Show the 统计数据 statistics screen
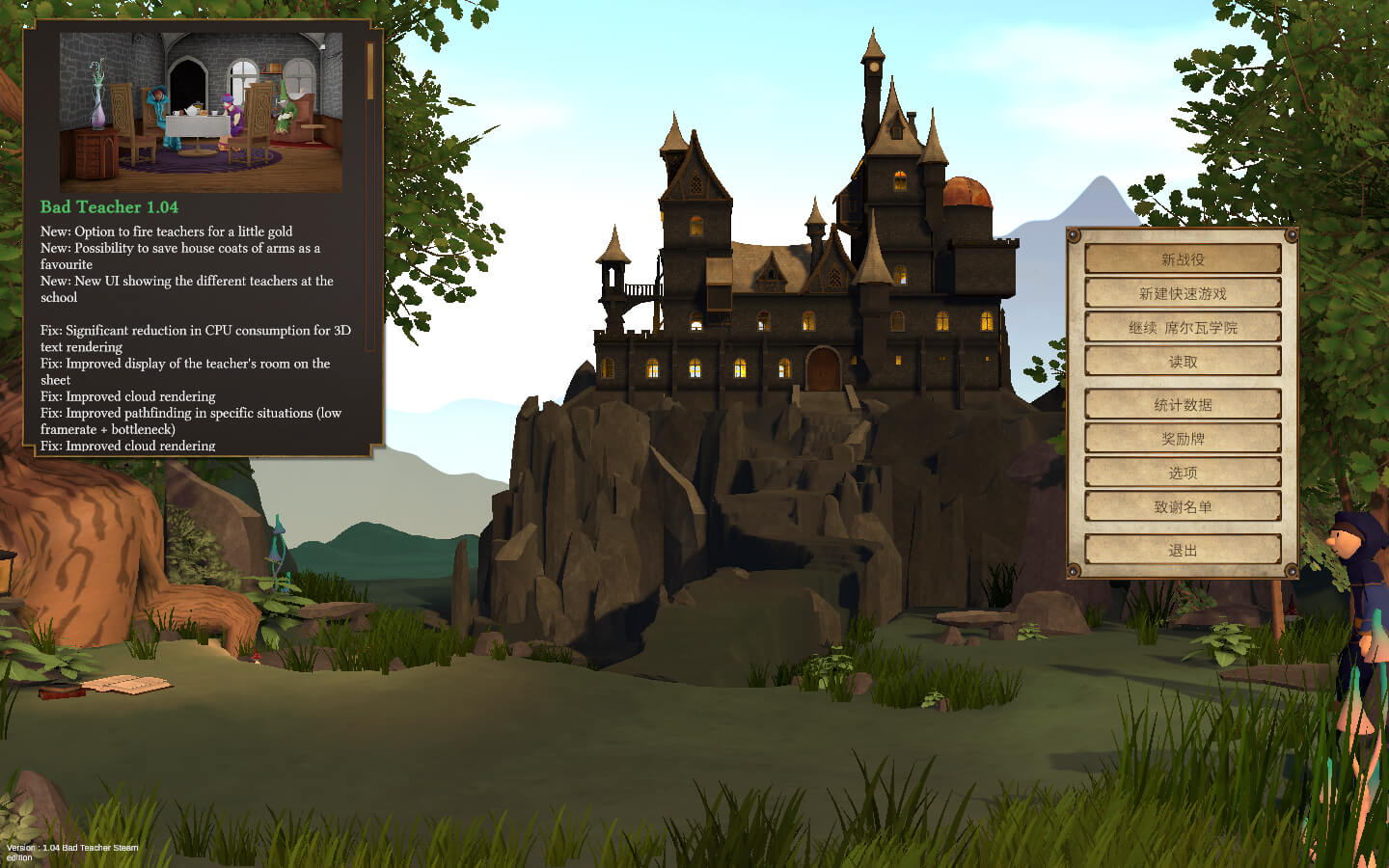Screen dimensions: 1389x868 pos(1183,405)
